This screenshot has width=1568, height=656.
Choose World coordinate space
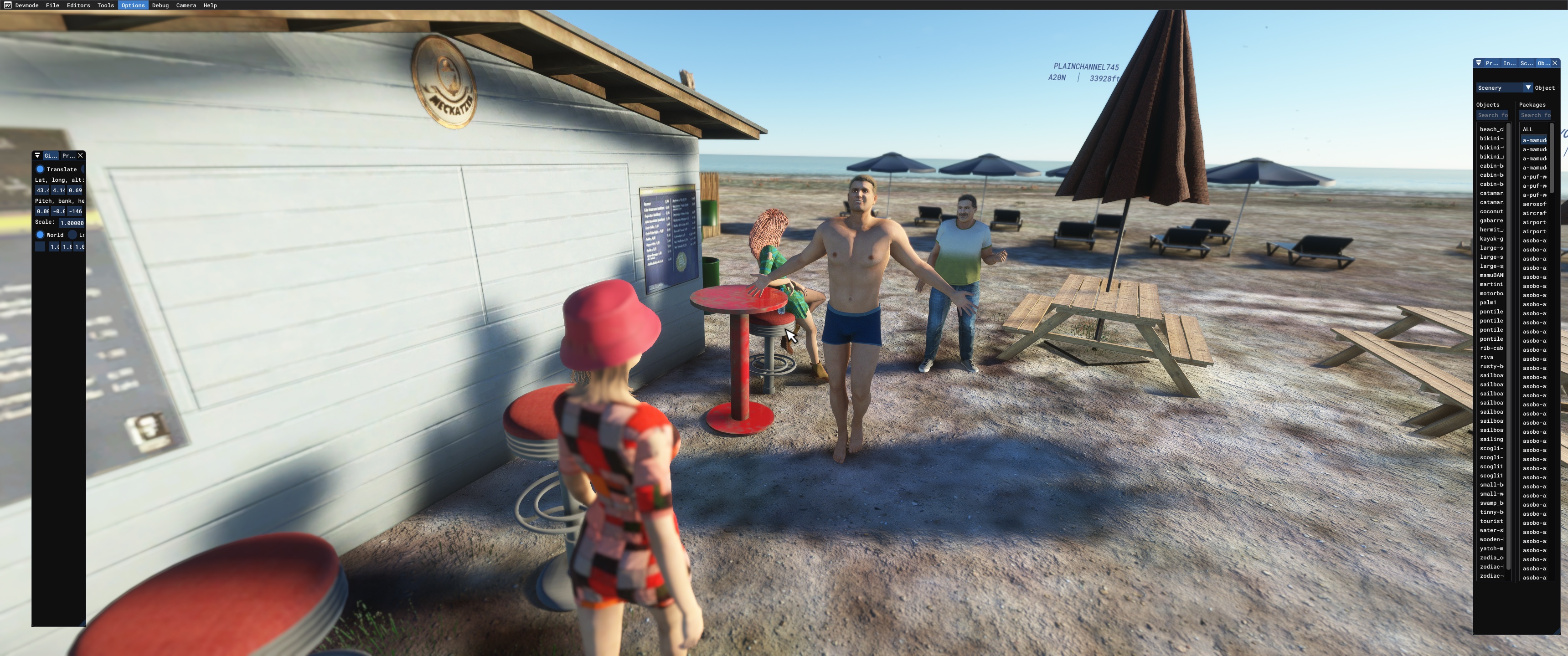pyautogui.click(x=40, y=235)
